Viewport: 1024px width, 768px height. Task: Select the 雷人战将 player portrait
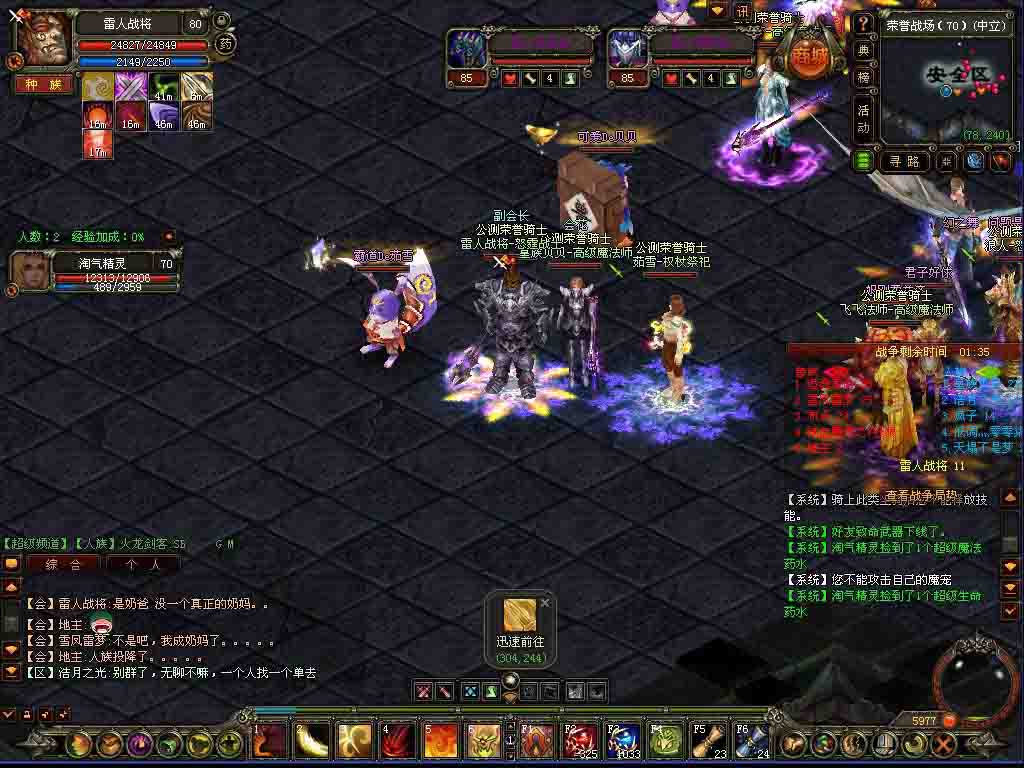[42, 40]
